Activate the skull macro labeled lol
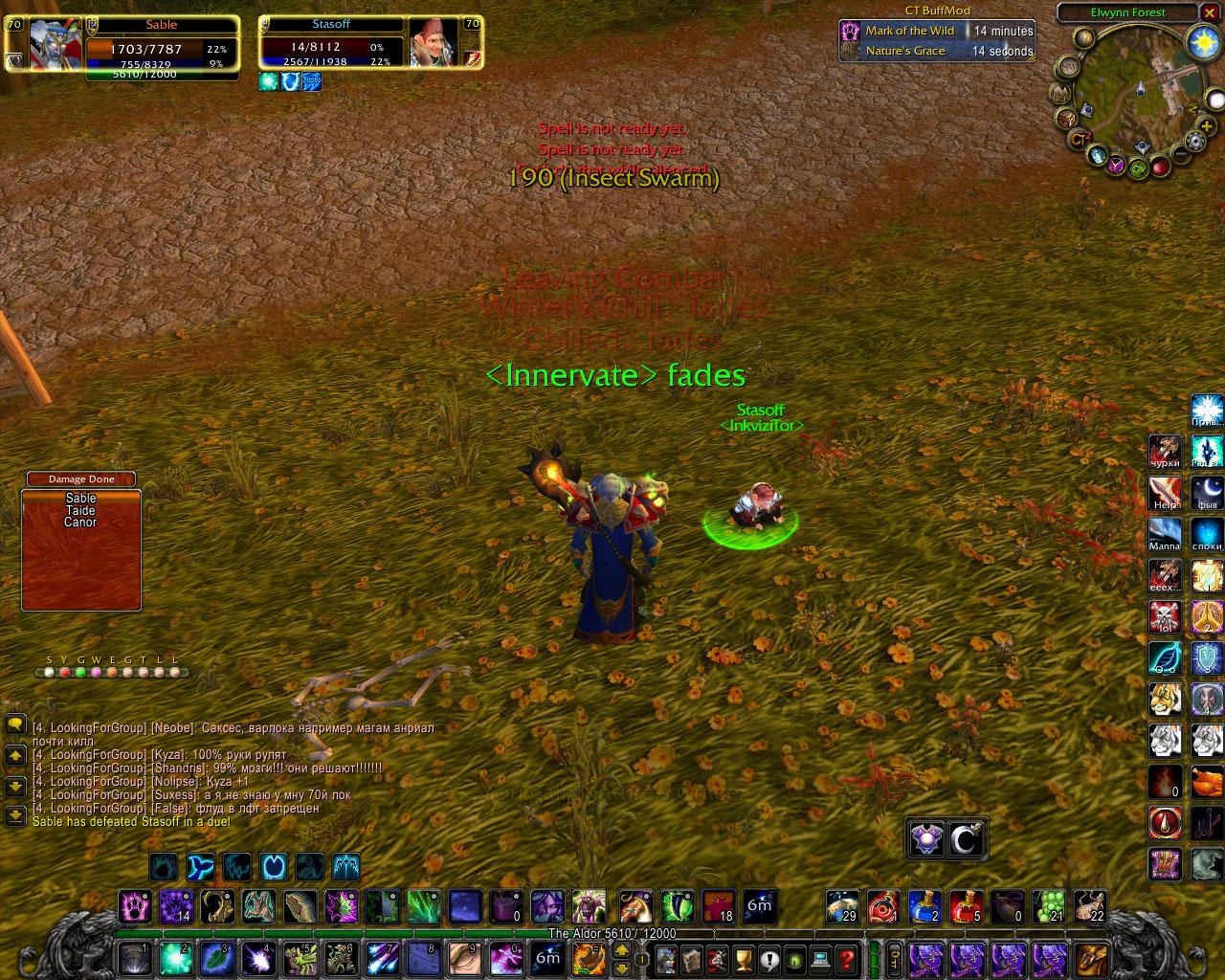The image size is (1225, 980). coord(1165,616)
